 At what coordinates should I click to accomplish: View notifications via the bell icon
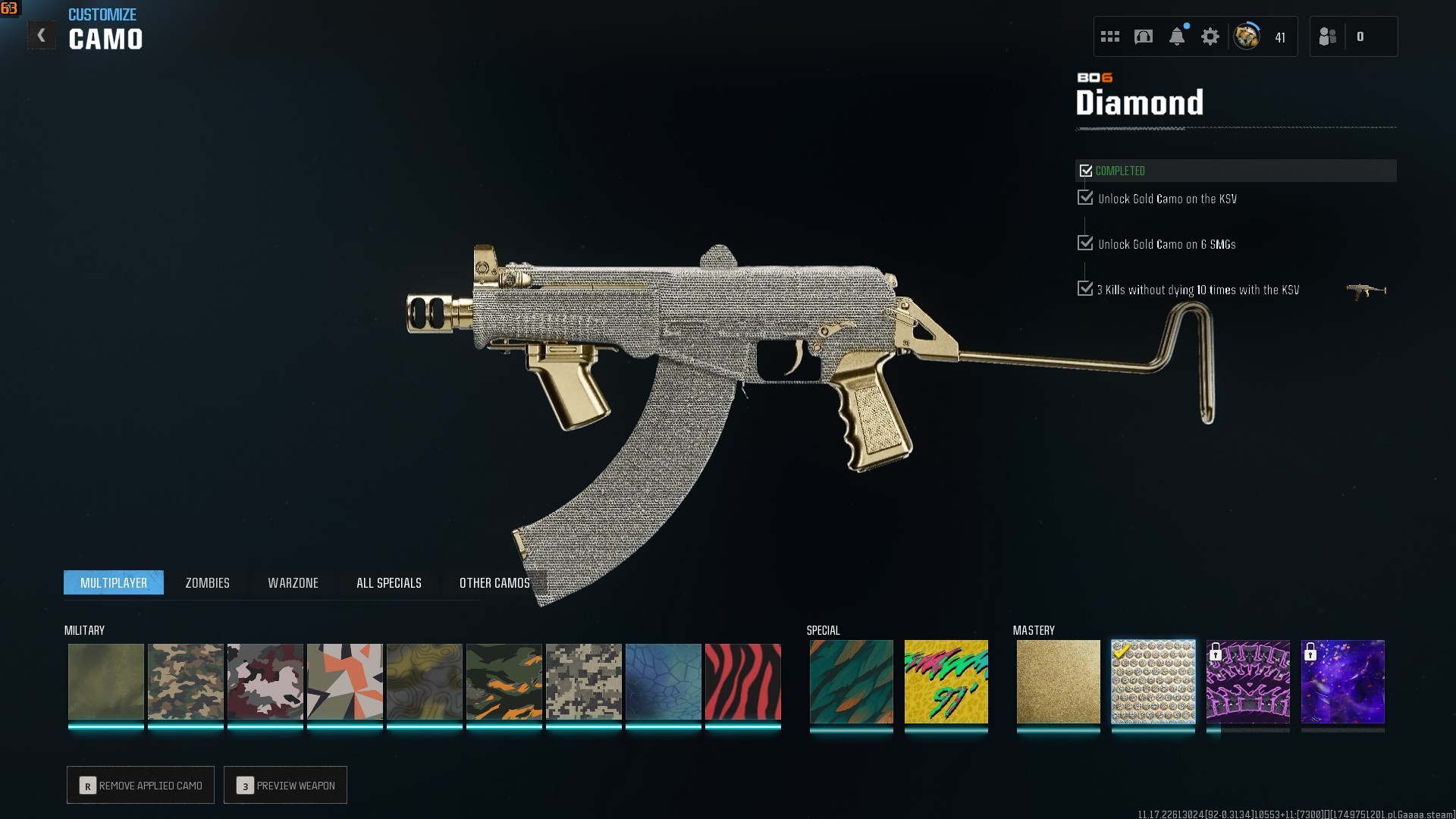click(1176, 36)
